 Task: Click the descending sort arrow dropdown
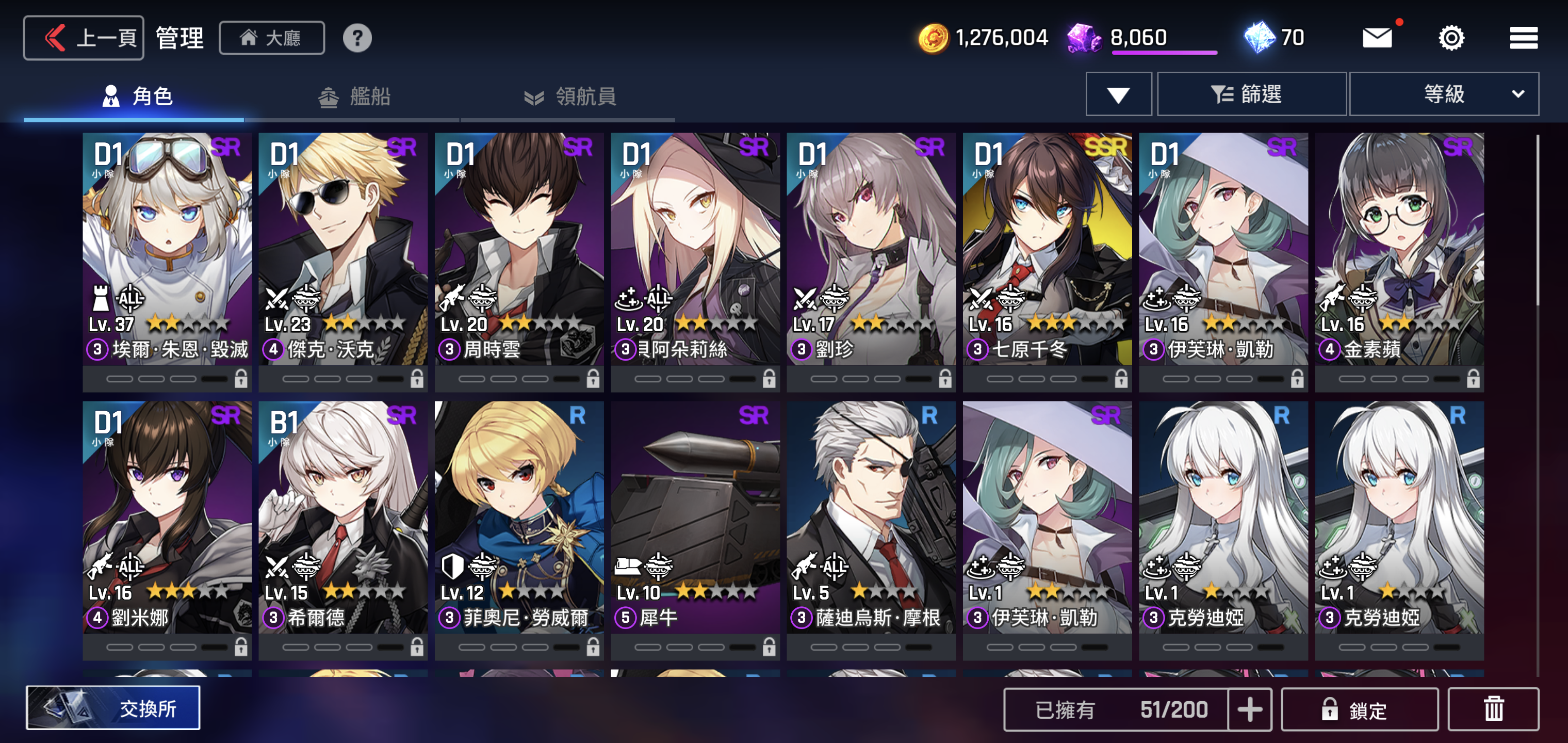[x=1118, y=93]
